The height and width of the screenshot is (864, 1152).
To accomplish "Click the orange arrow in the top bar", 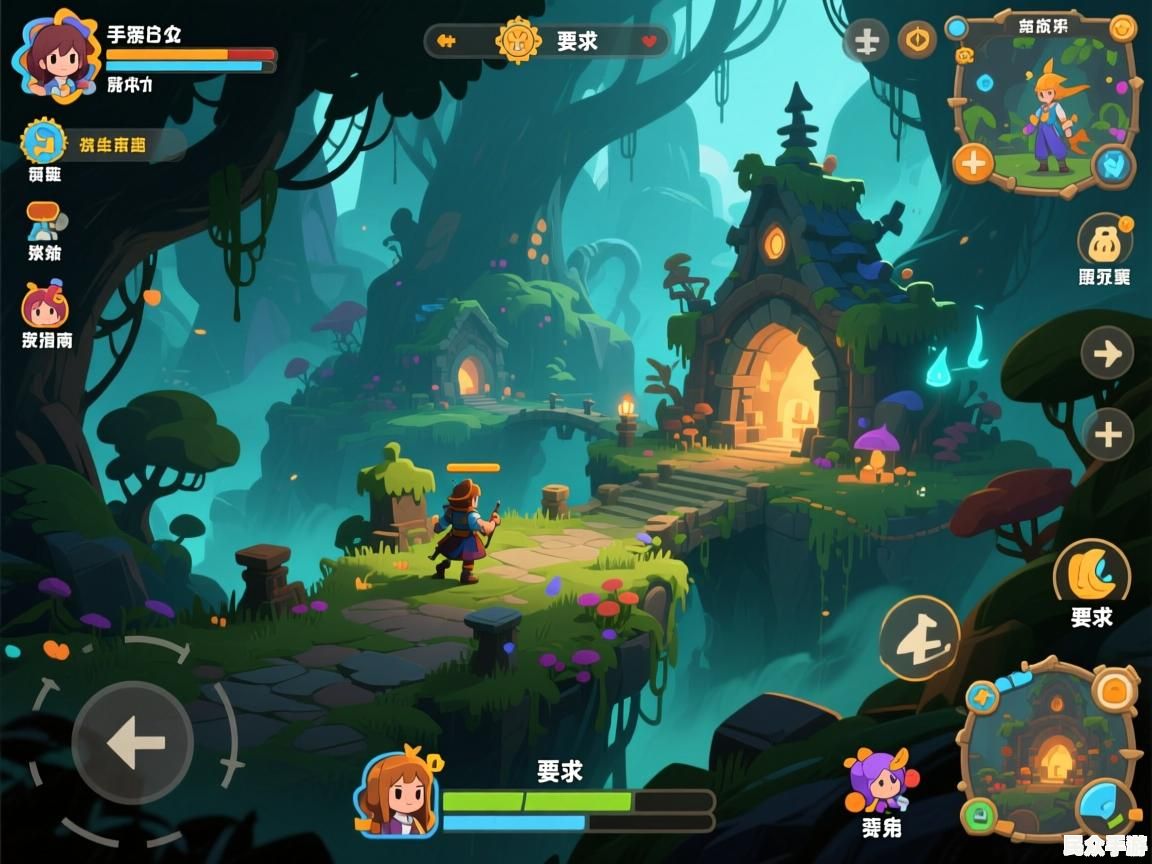I will [x=447, y=41].
